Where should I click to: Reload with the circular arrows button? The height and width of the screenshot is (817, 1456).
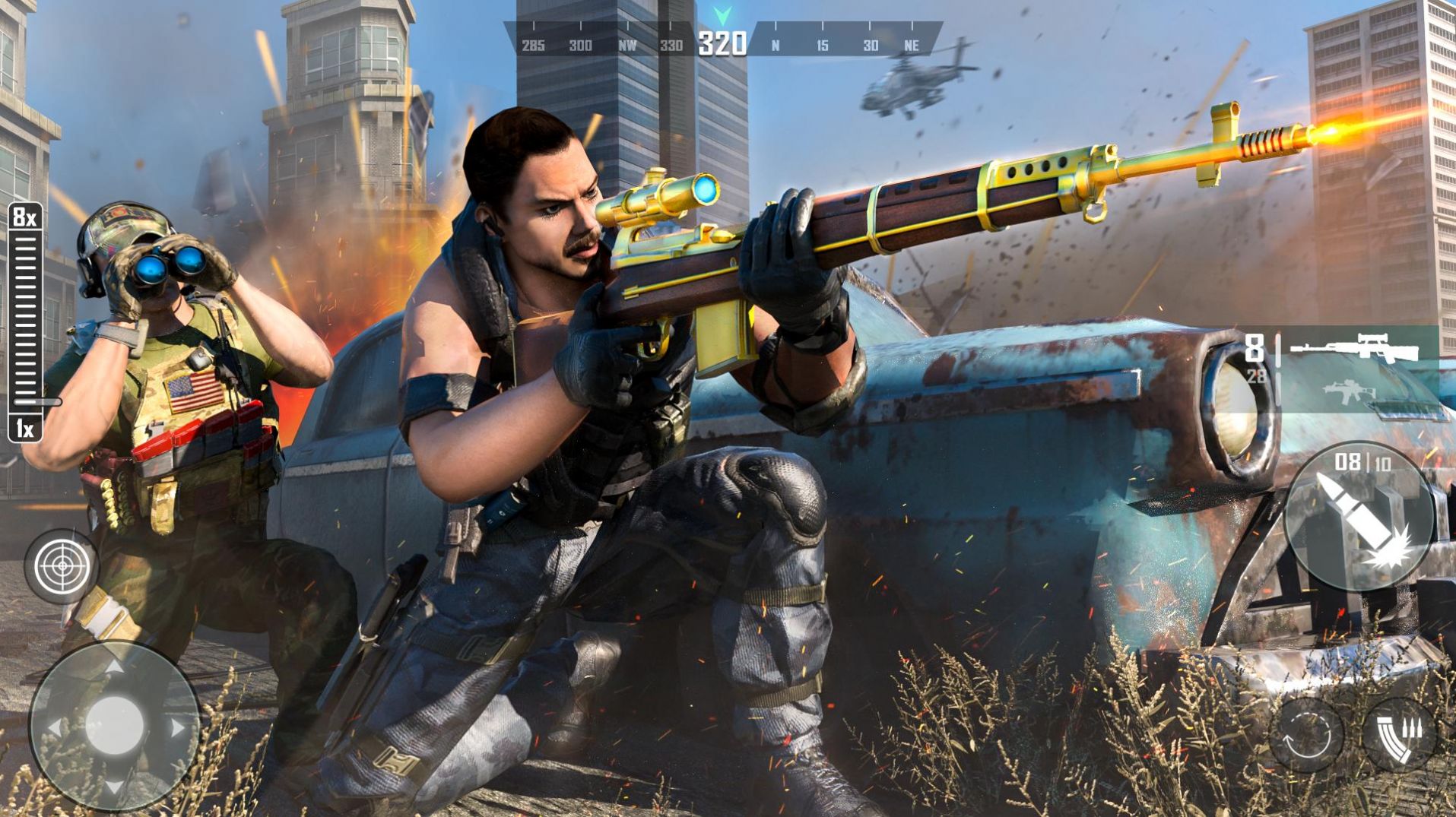coord(1305,736)
